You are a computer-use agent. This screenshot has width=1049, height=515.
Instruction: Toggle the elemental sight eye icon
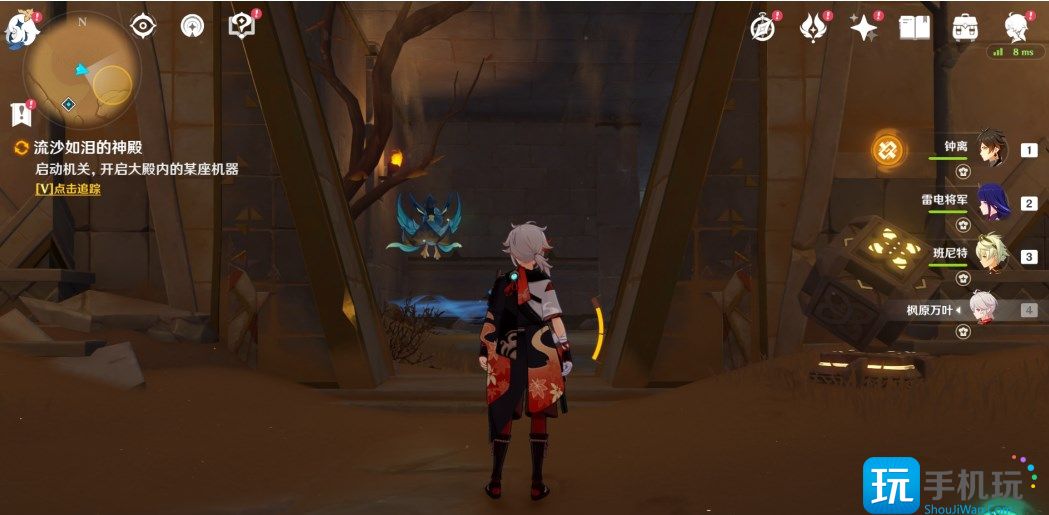coord(144,26)
